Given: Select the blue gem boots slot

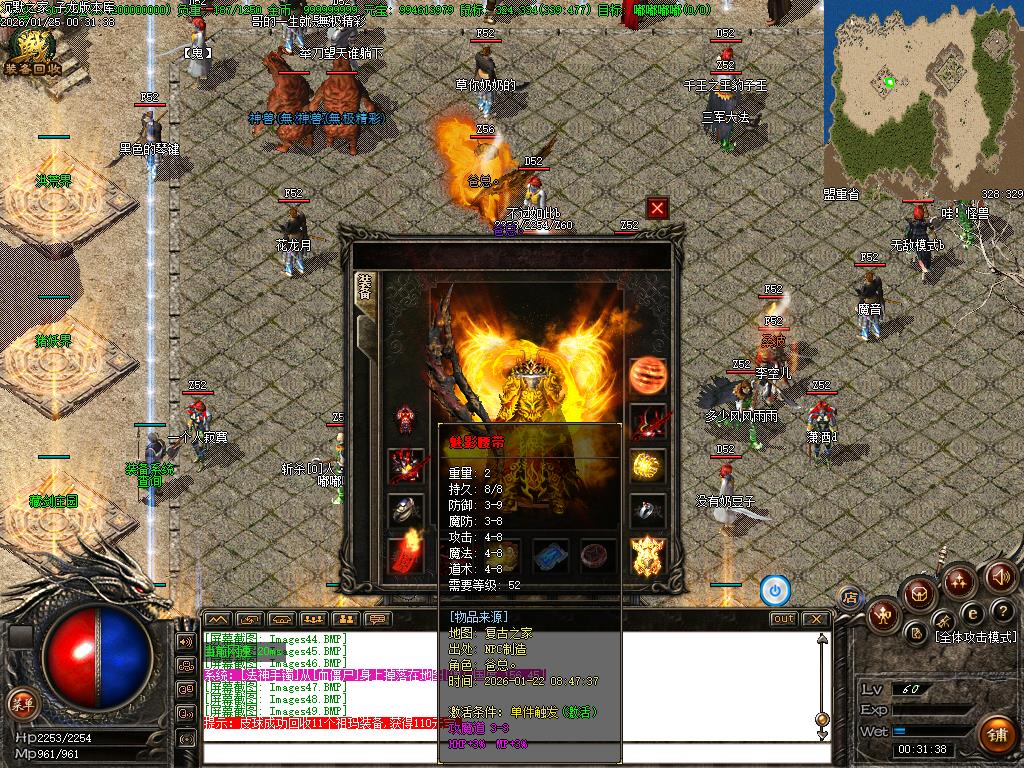Looking at the screenshot, I should [550, 555].
